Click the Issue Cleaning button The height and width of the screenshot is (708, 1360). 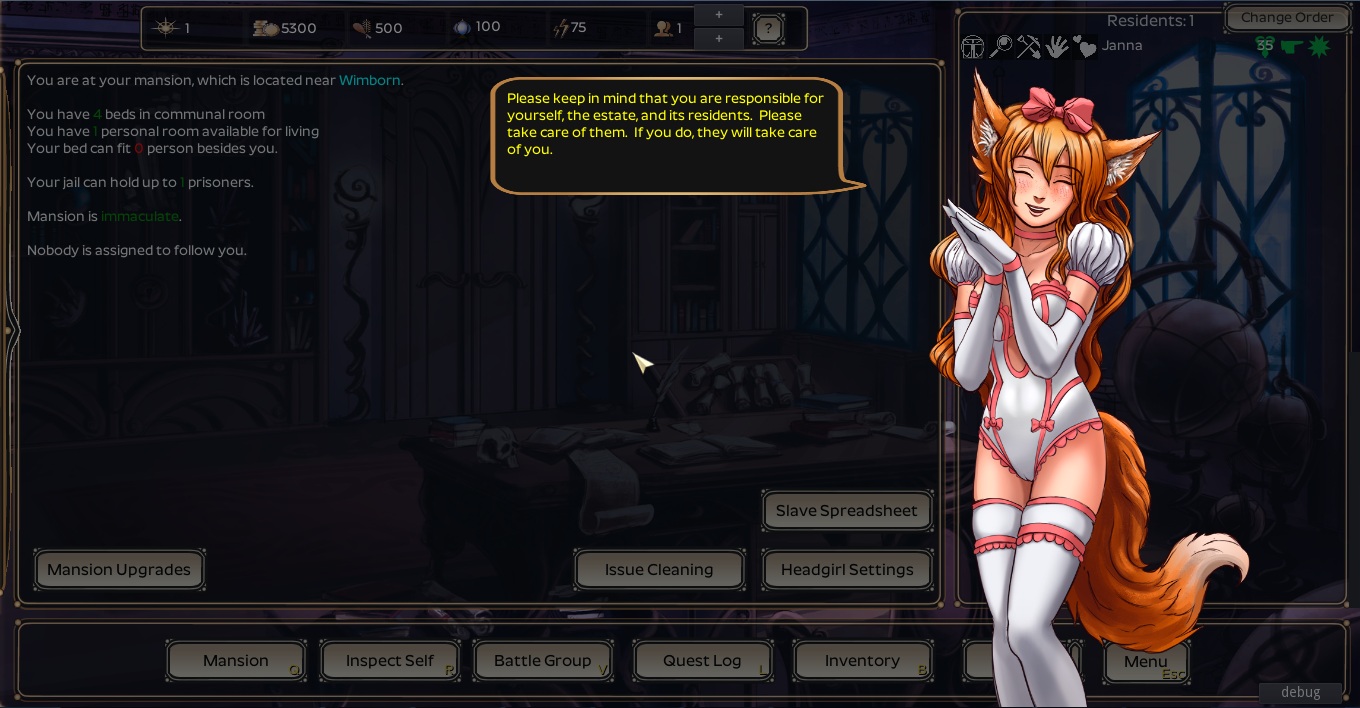[x=659, y=570]
